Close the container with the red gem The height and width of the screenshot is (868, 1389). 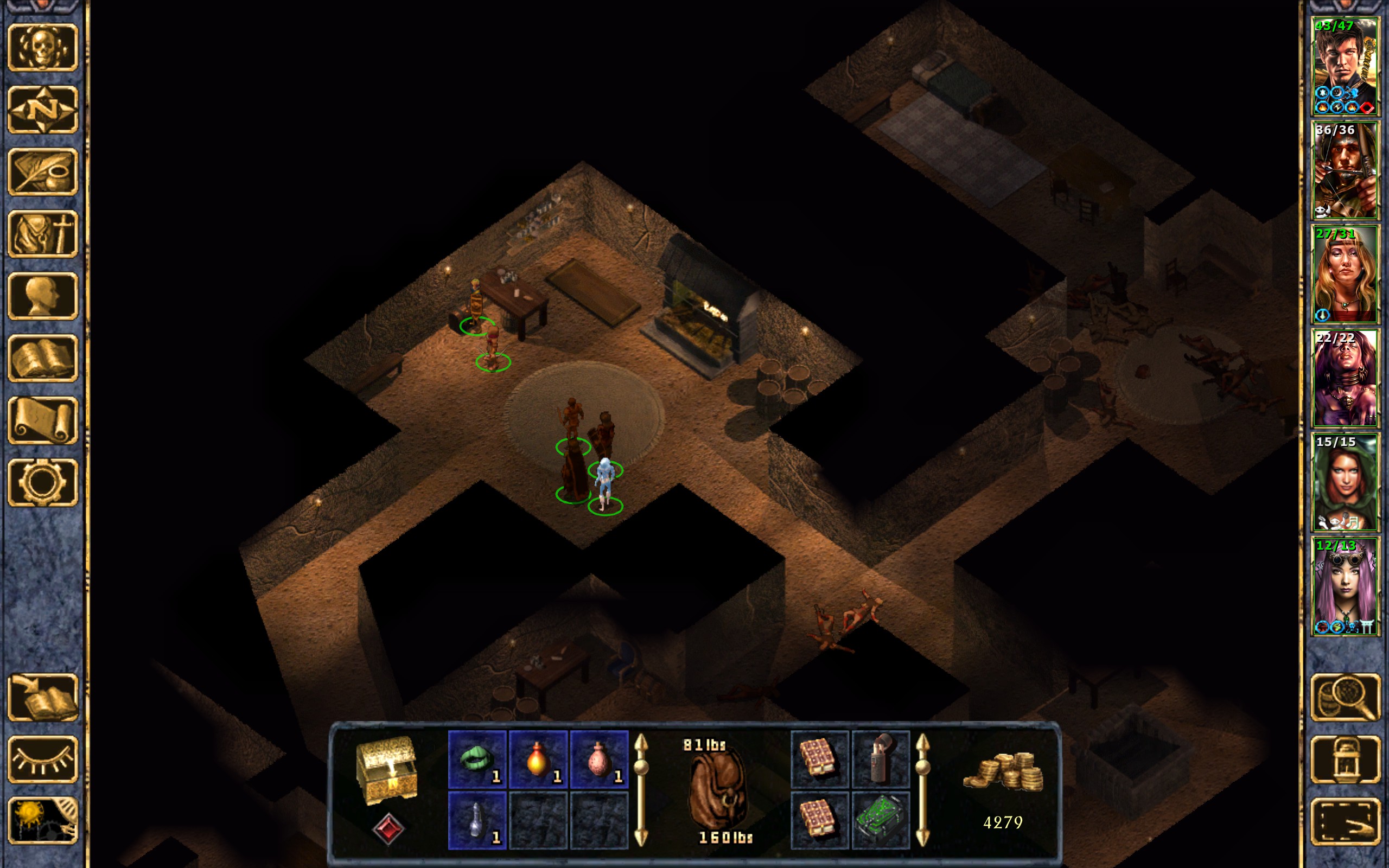(x=388, y=828)
